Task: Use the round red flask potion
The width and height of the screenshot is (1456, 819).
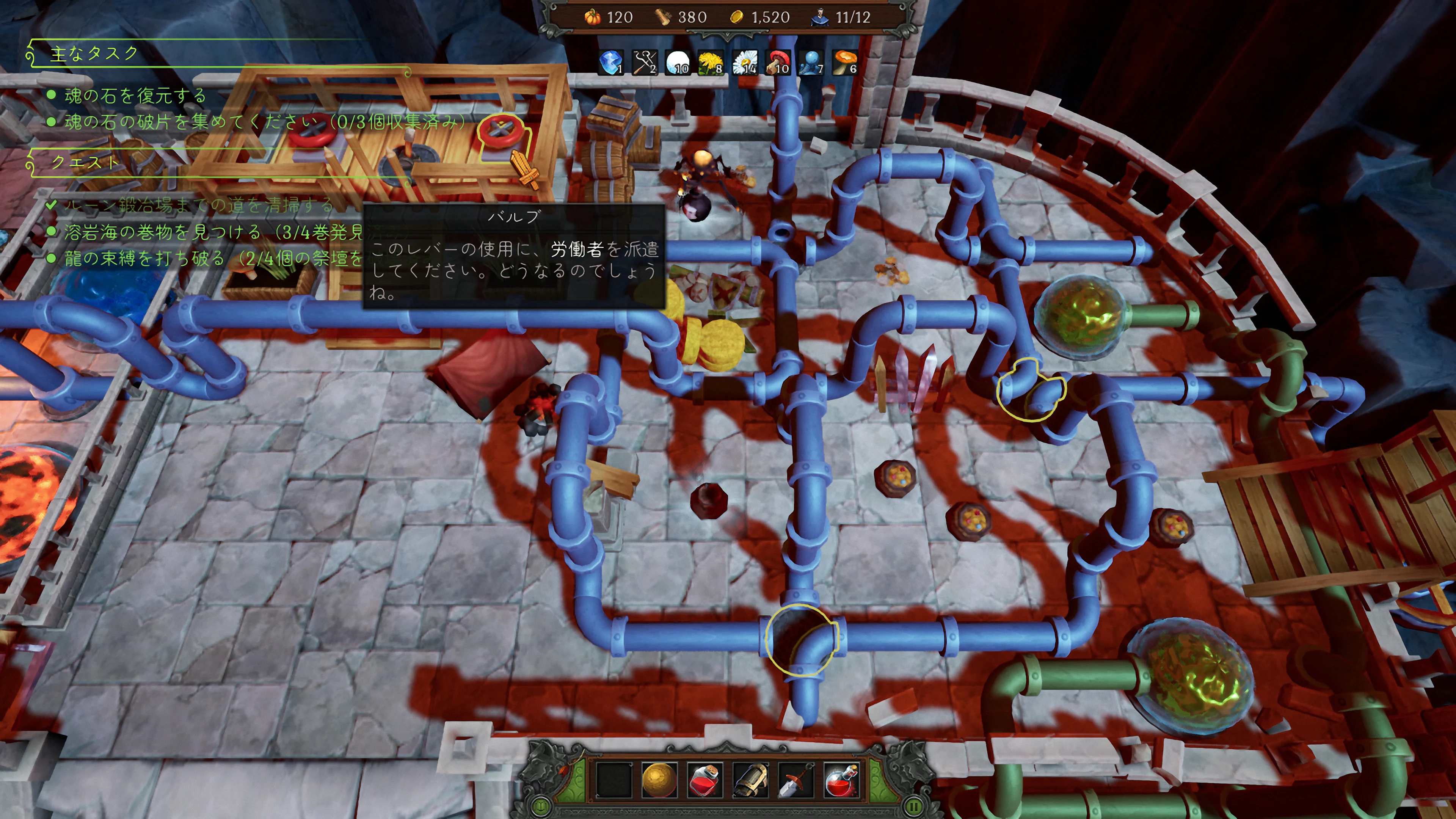Action: [842, 780]
